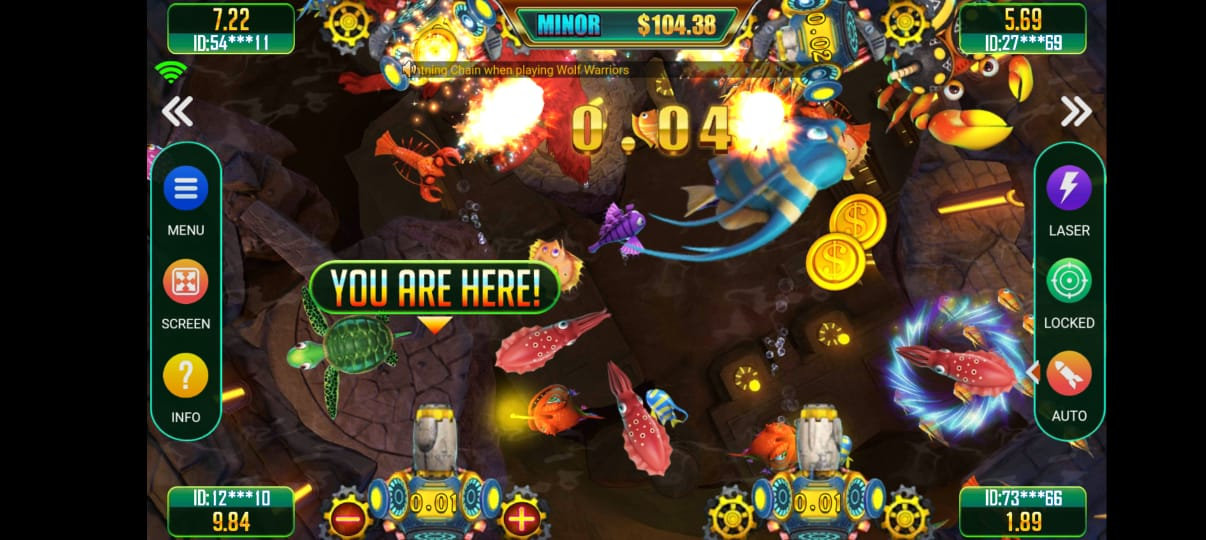
Task: Enable the green LOCKED target mode
Action: (1069, 281)
